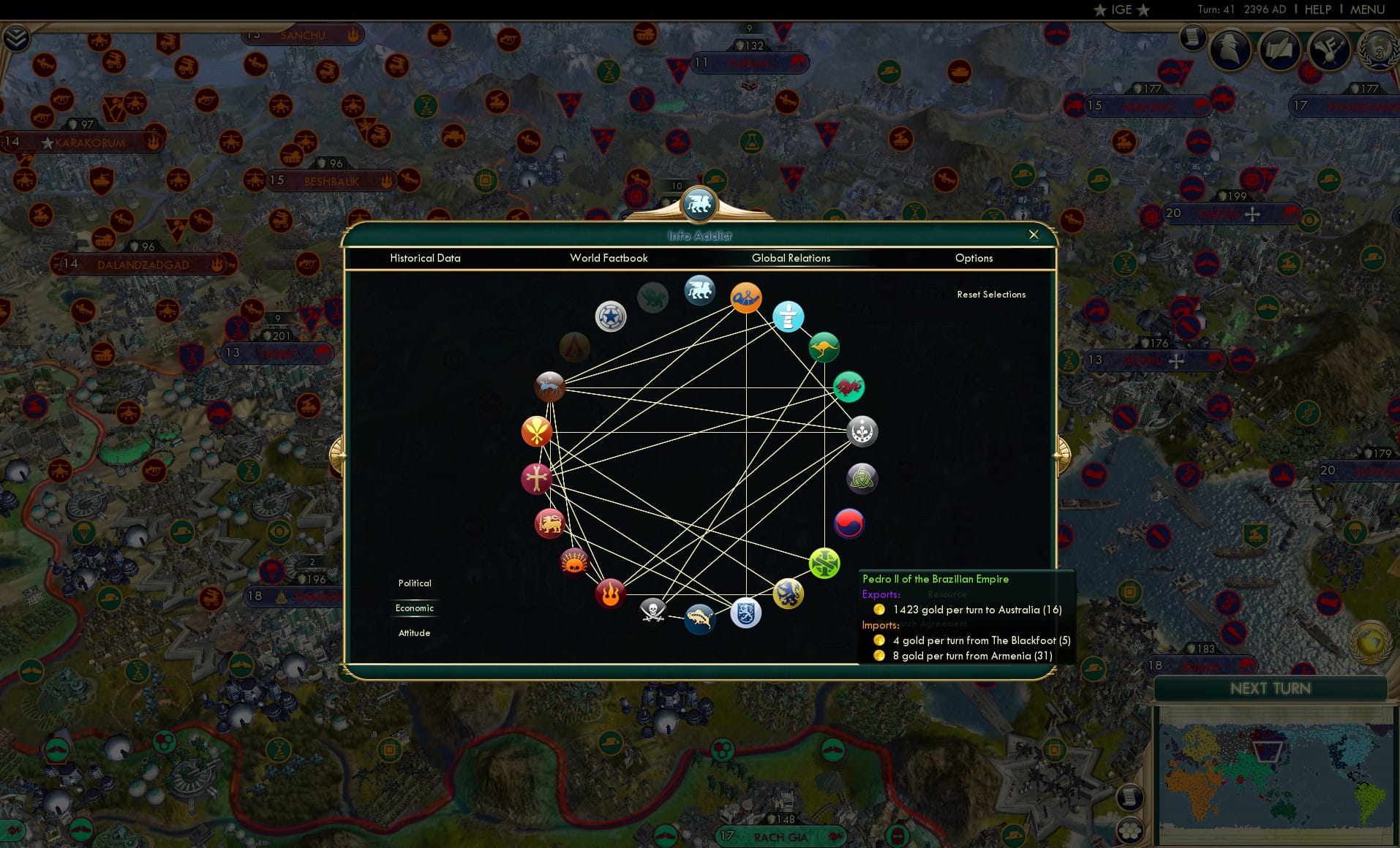Screen dimensions: 1400x848
Task: Click the Korea taegeuk civilization icon
Action: [848, 523]
